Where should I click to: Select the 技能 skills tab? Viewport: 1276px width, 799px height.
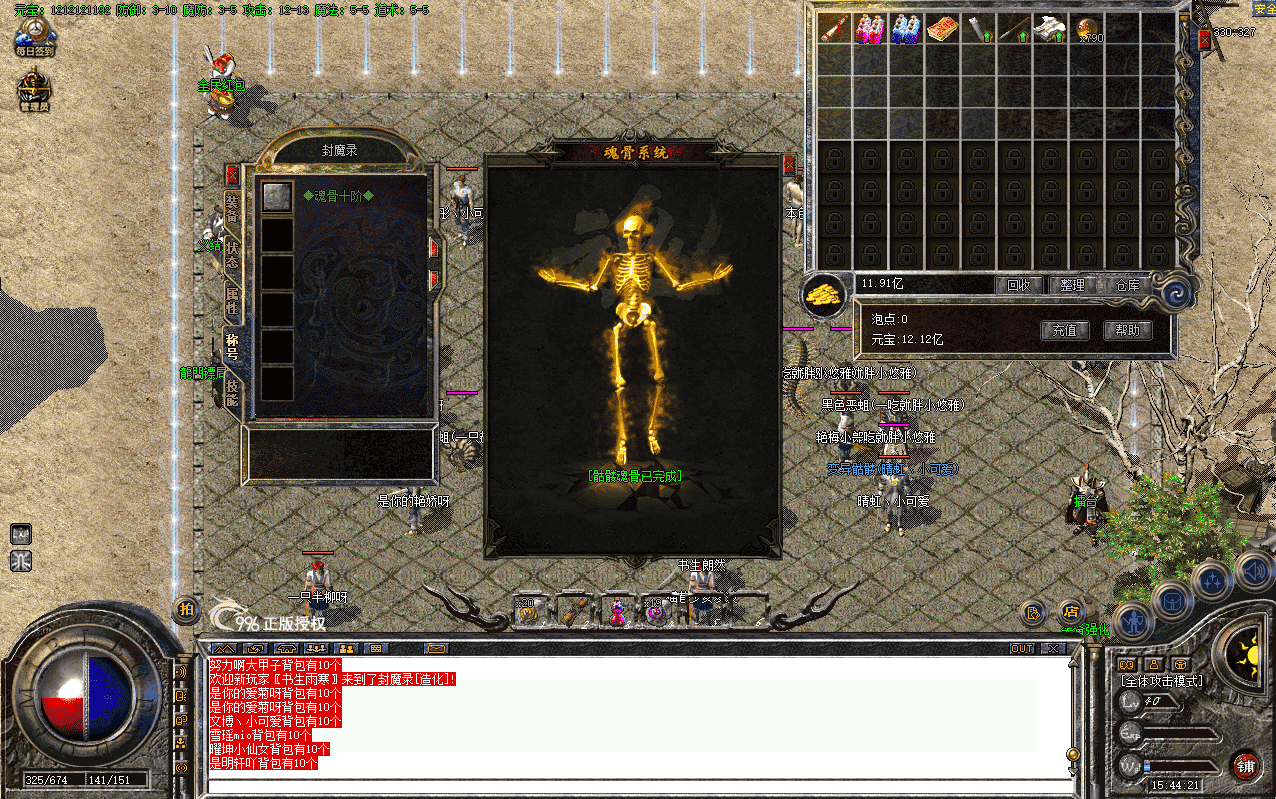(232, 393)
